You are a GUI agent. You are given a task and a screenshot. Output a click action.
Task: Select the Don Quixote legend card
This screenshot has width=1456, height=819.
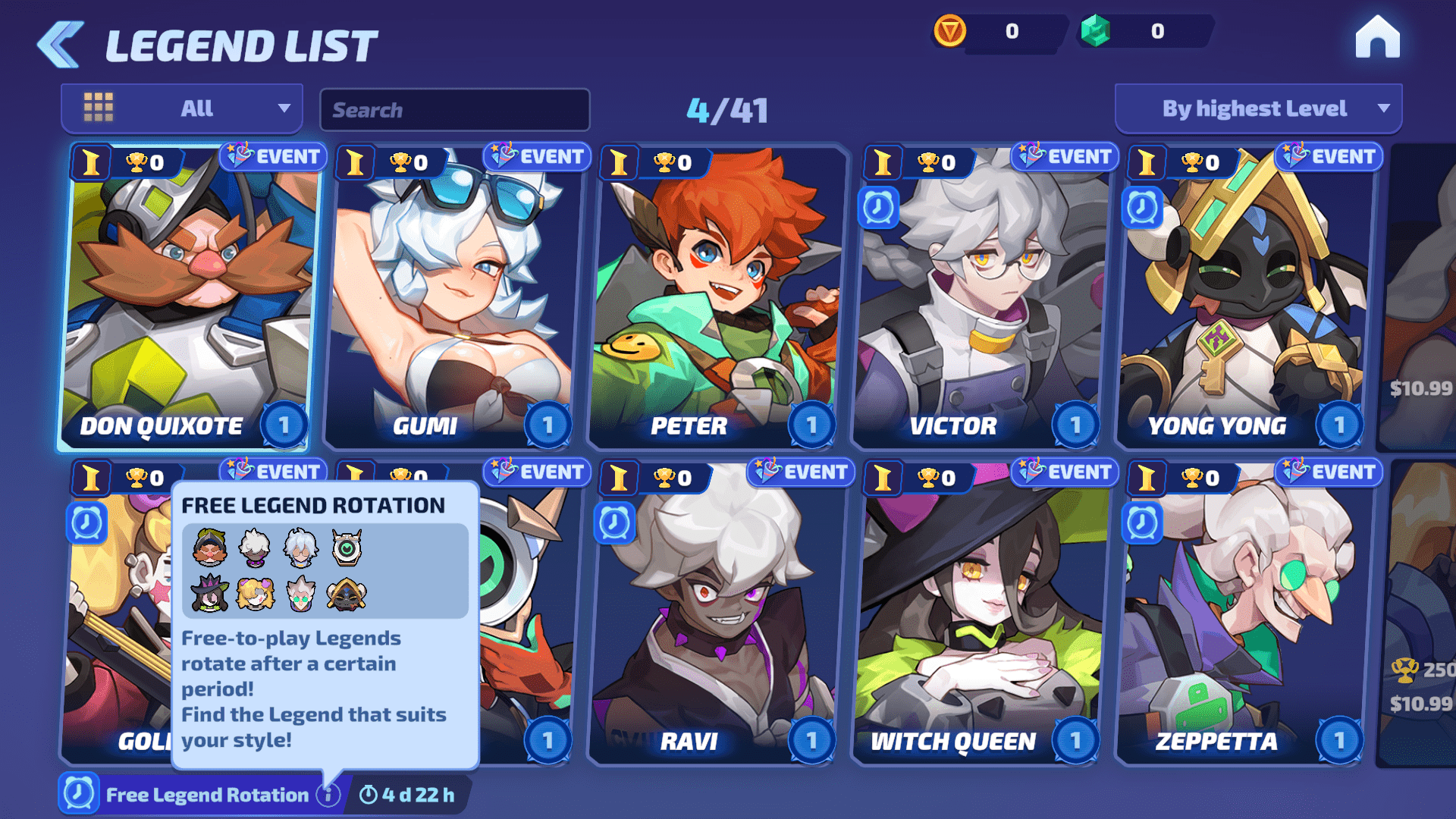pos(188,296)
